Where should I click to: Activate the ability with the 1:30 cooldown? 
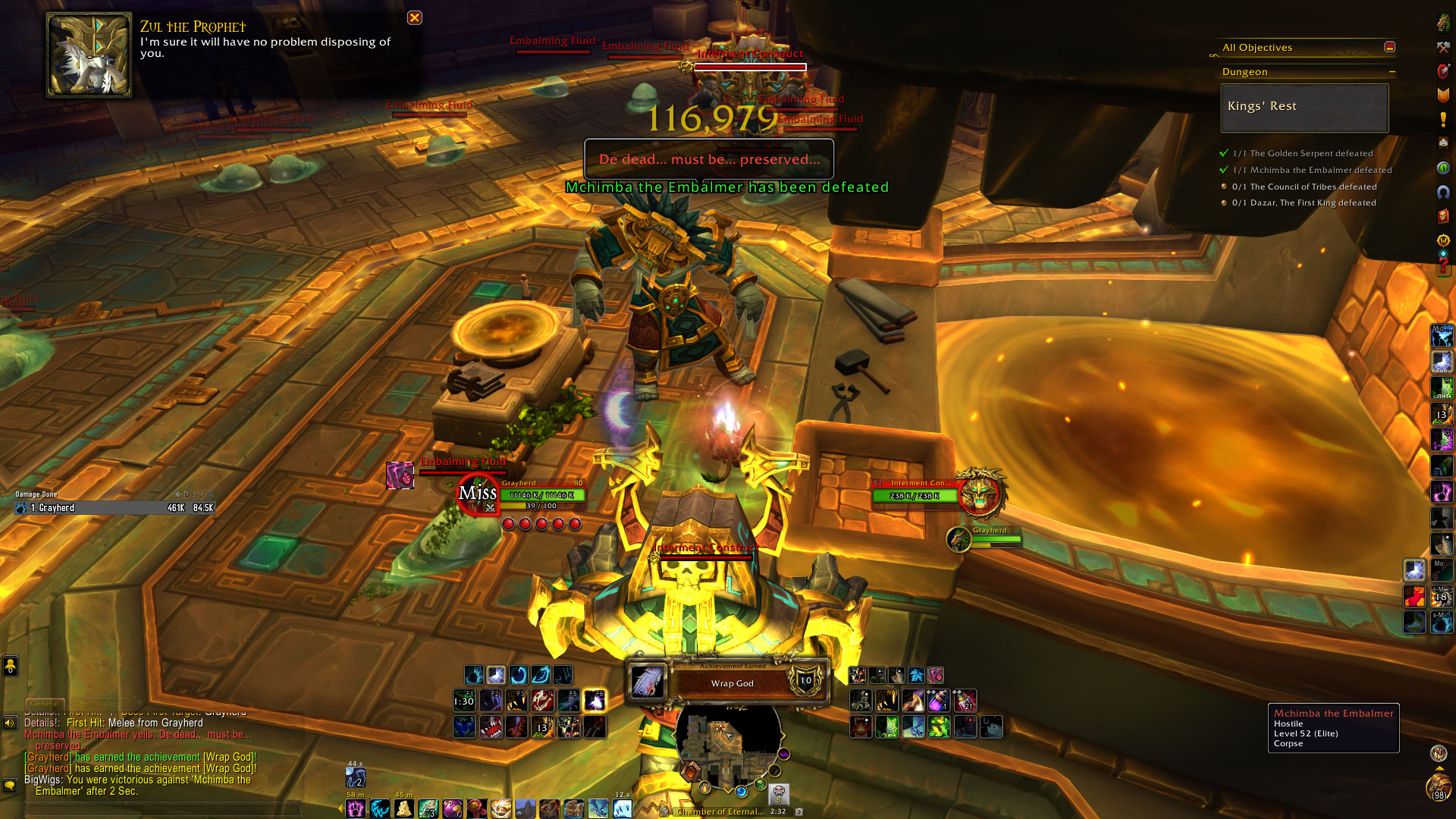(464, 701)
